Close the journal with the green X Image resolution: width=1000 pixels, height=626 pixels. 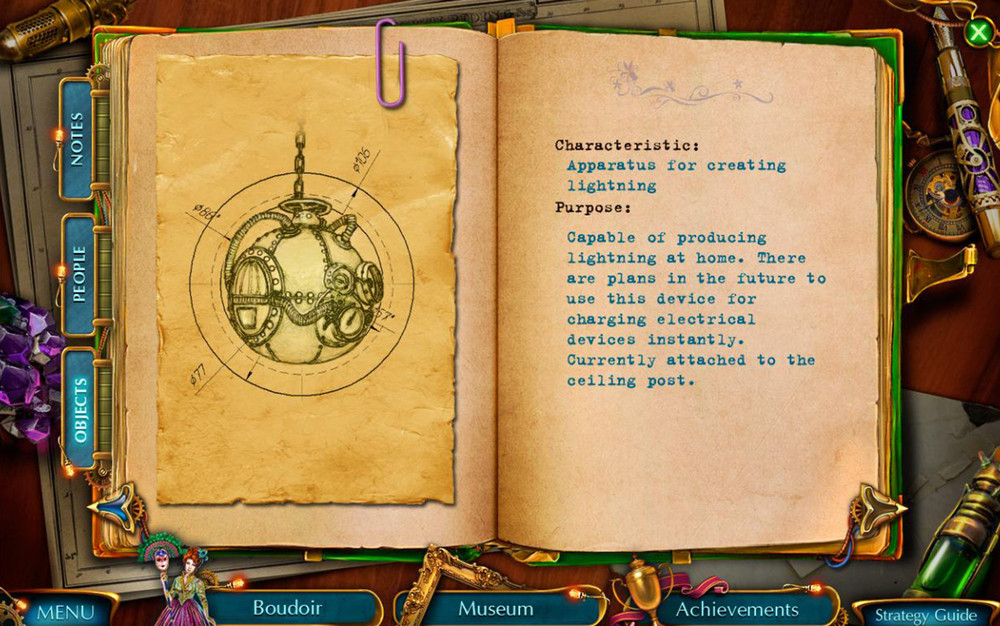click(x=978, y=32)
